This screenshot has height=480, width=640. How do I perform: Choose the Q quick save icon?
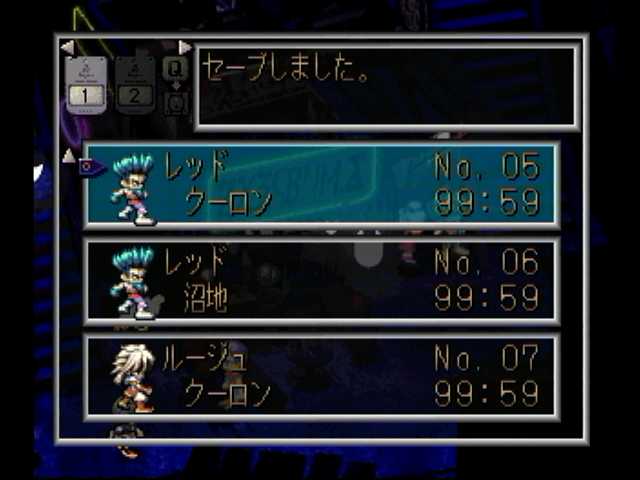coord(174,68)
